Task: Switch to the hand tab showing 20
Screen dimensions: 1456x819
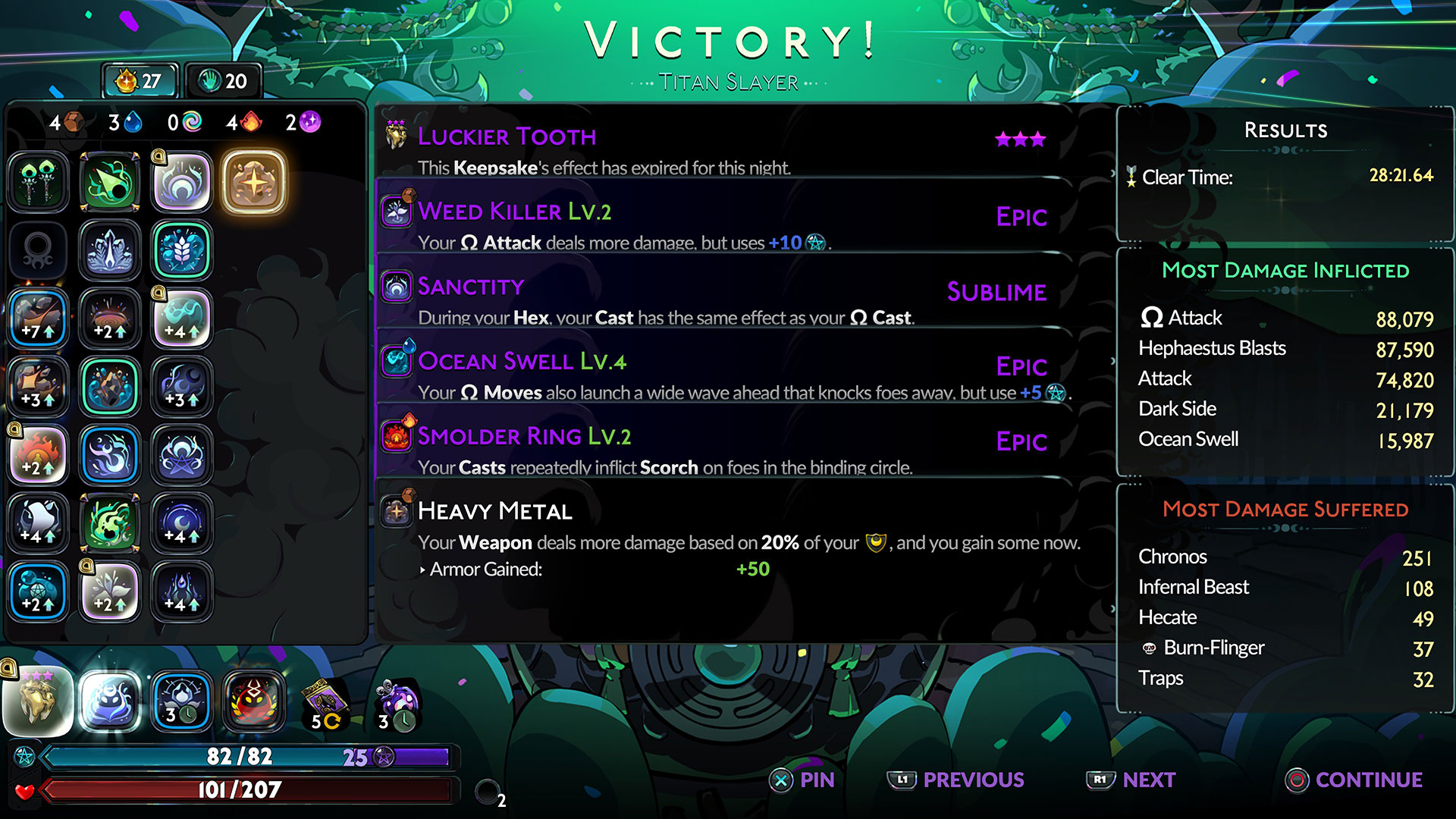Action: [223, 81]
